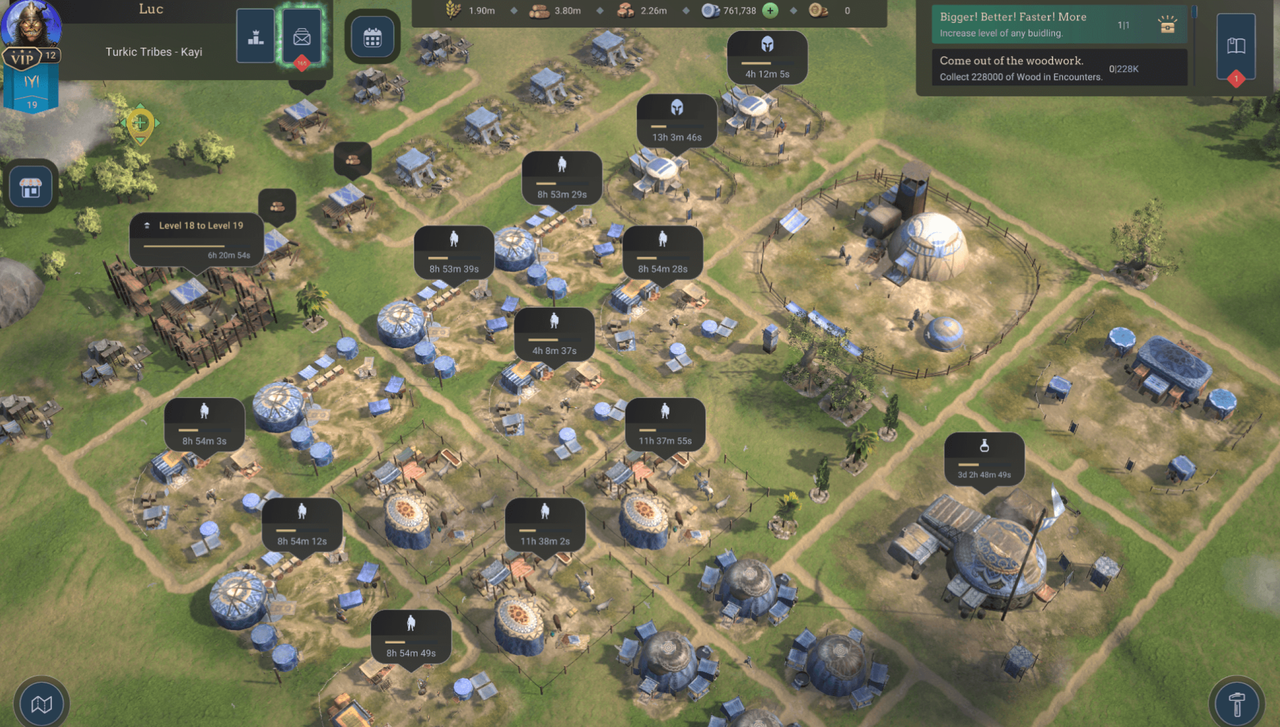This screenshot has height=727, width=1280.
Task: Open the mail inbox envelope
Action: [301, 38]
